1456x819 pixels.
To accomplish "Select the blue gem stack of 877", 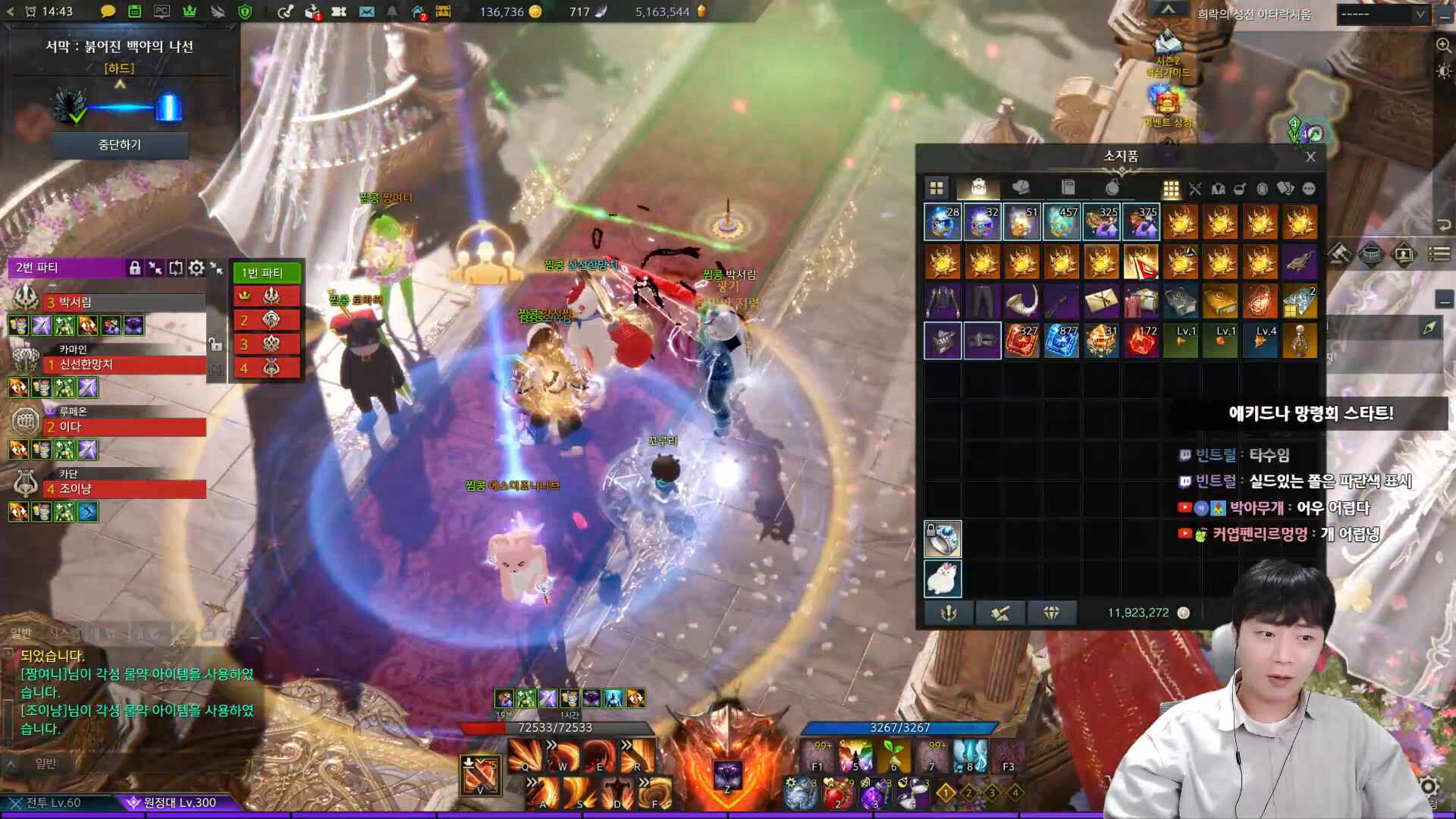I will click(x=1061, y=340).
